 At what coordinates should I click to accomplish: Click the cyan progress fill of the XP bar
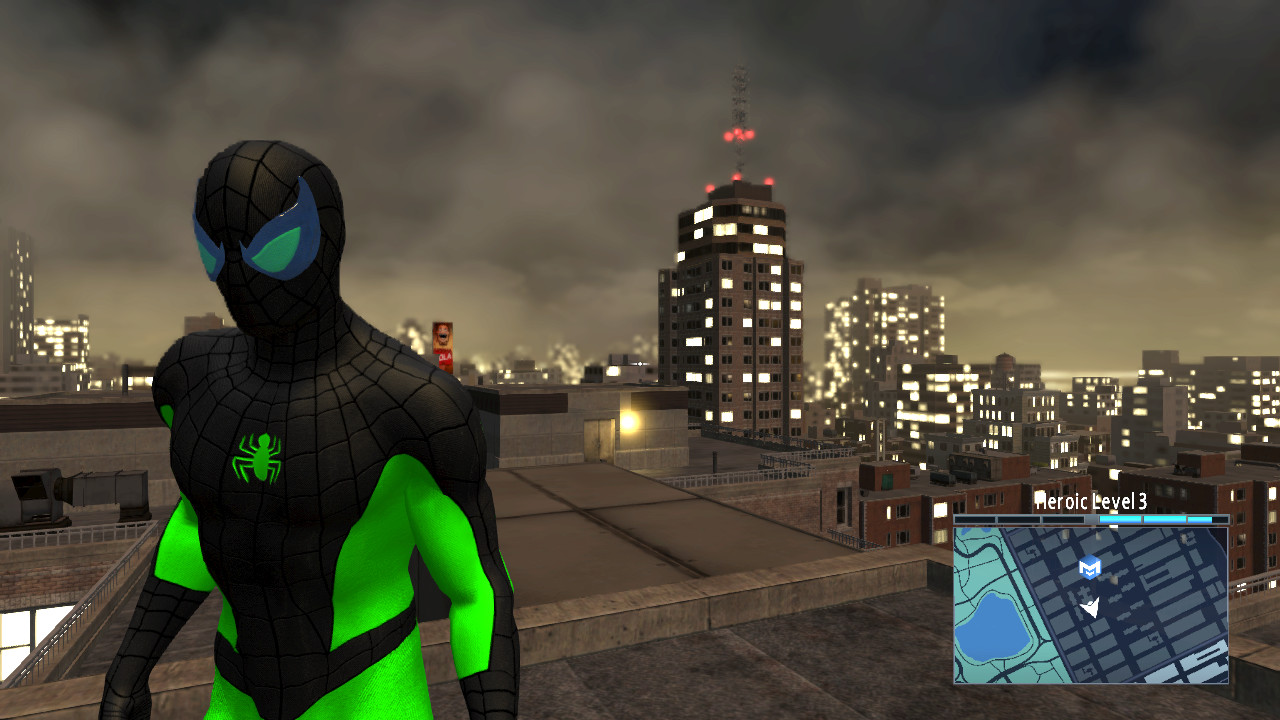coord(1150,519)
